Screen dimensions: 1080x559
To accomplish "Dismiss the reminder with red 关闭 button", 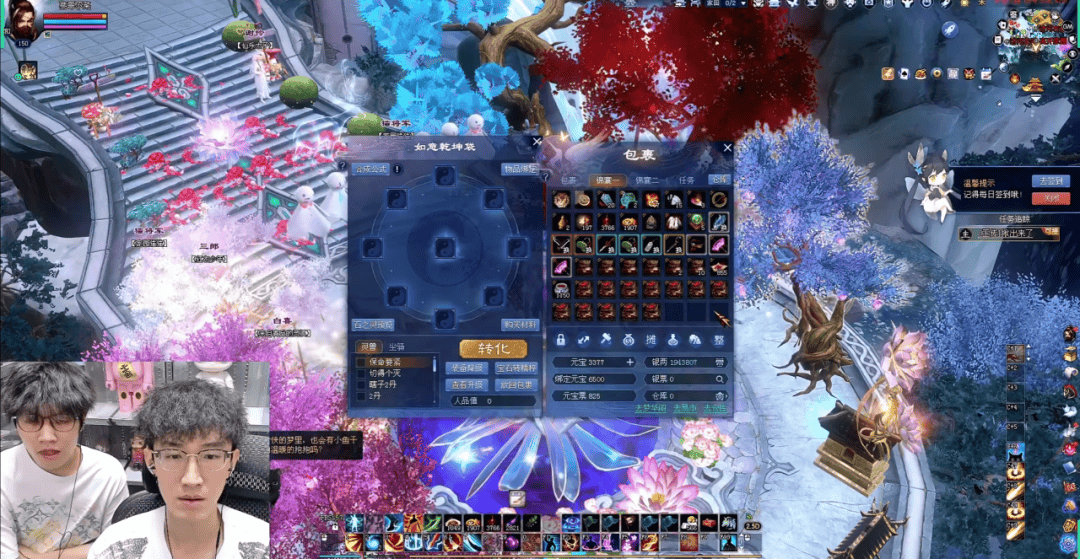I will click(1051, 198).
